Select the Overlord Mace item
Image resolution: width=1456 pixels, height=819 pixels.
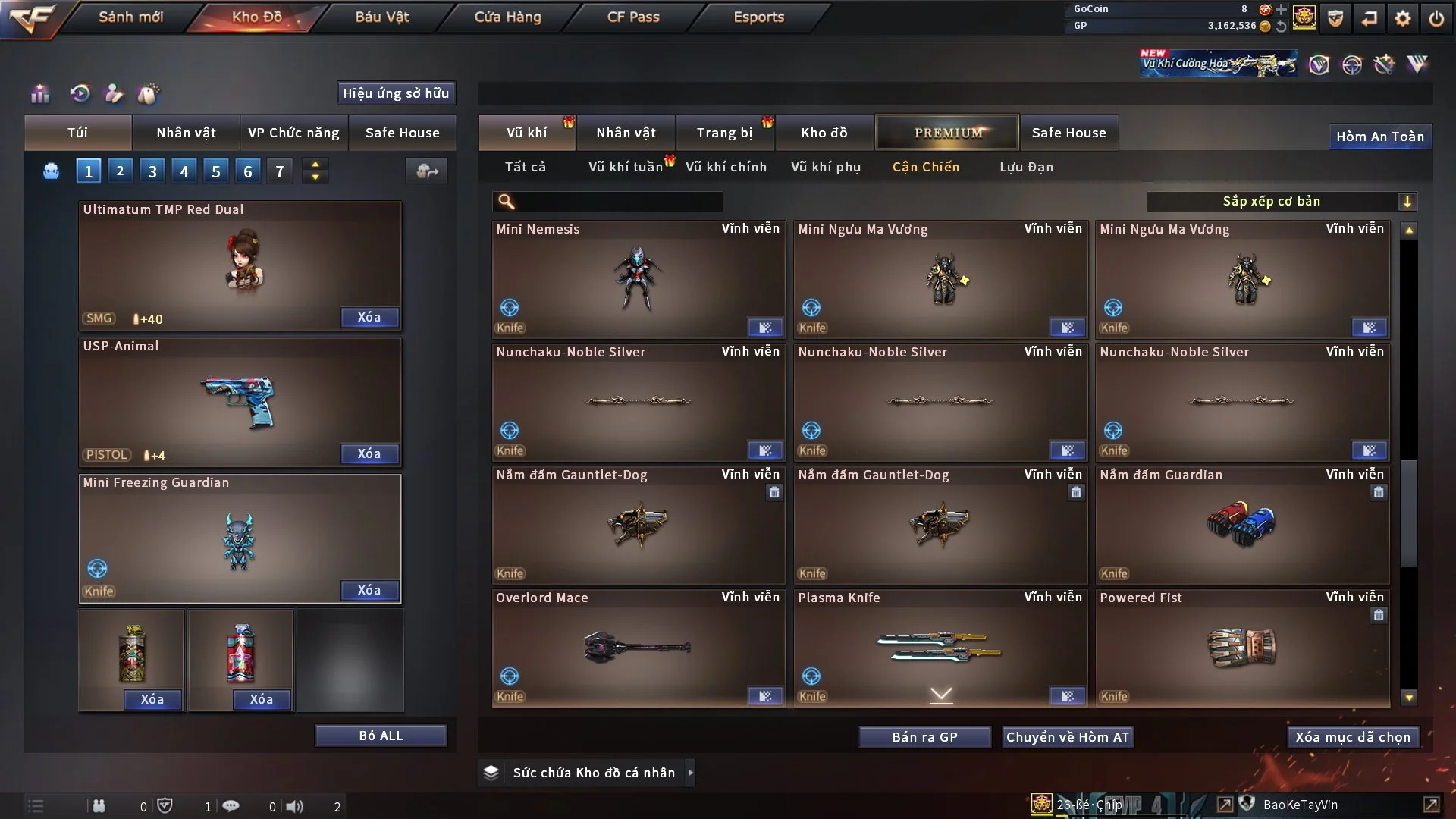[638, 648]
